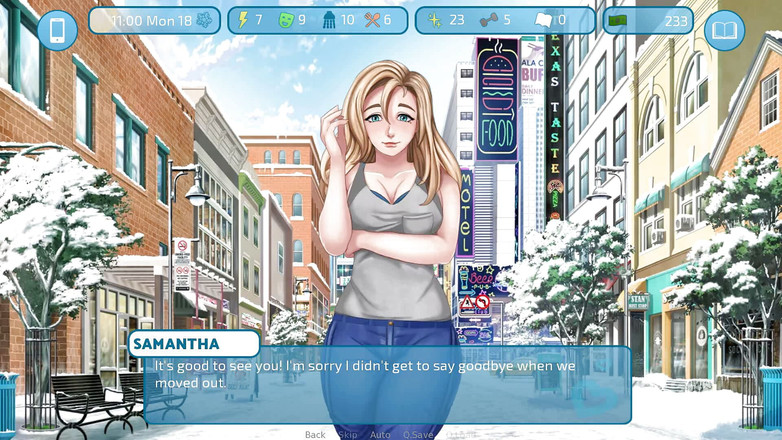
Task: Quick save with Q.Save
Action: click(418, 435)
